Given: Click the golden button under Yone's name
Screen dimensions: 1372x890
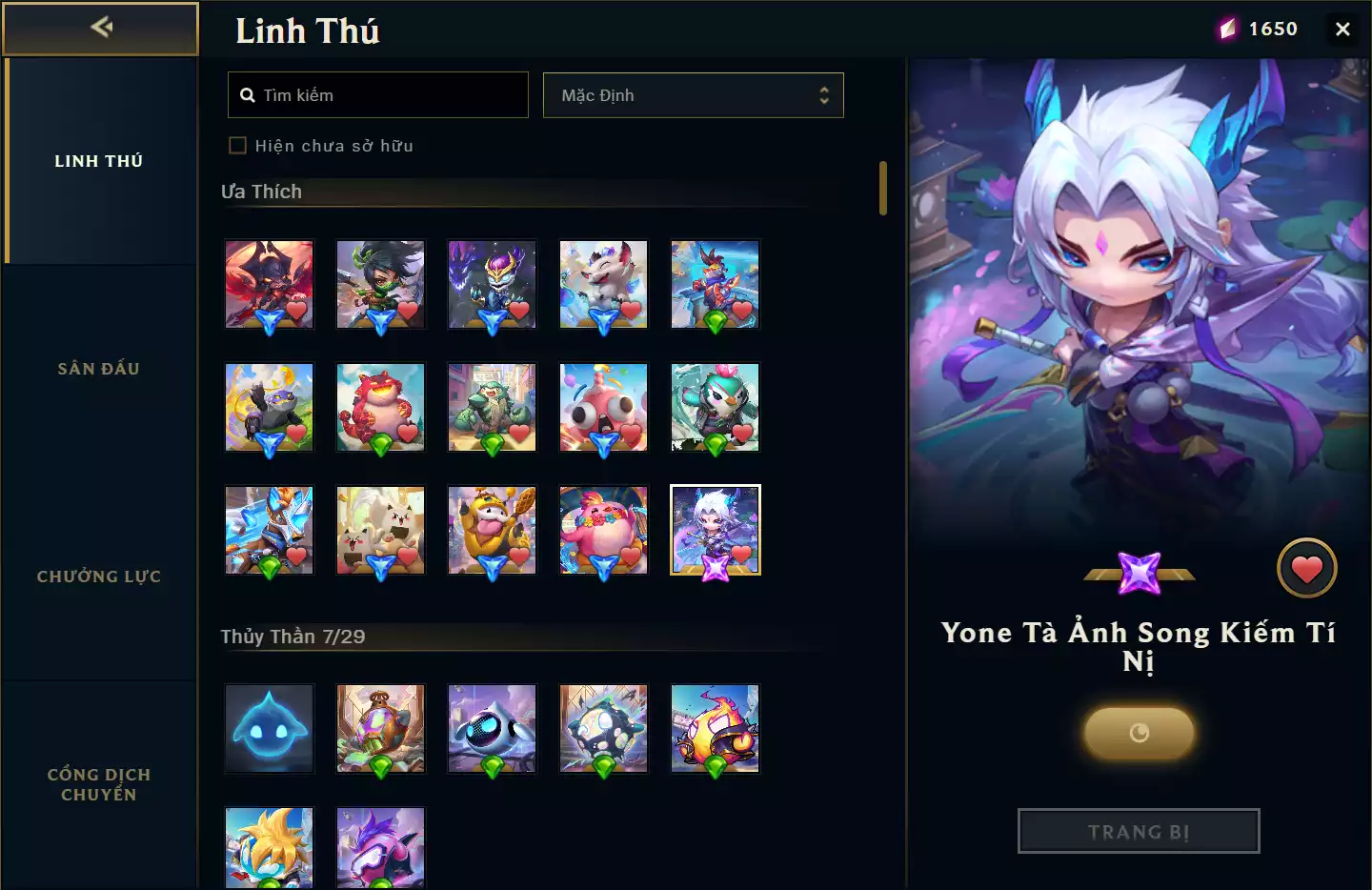Looking at the screenshot, I should click(x=1139, y=733).
